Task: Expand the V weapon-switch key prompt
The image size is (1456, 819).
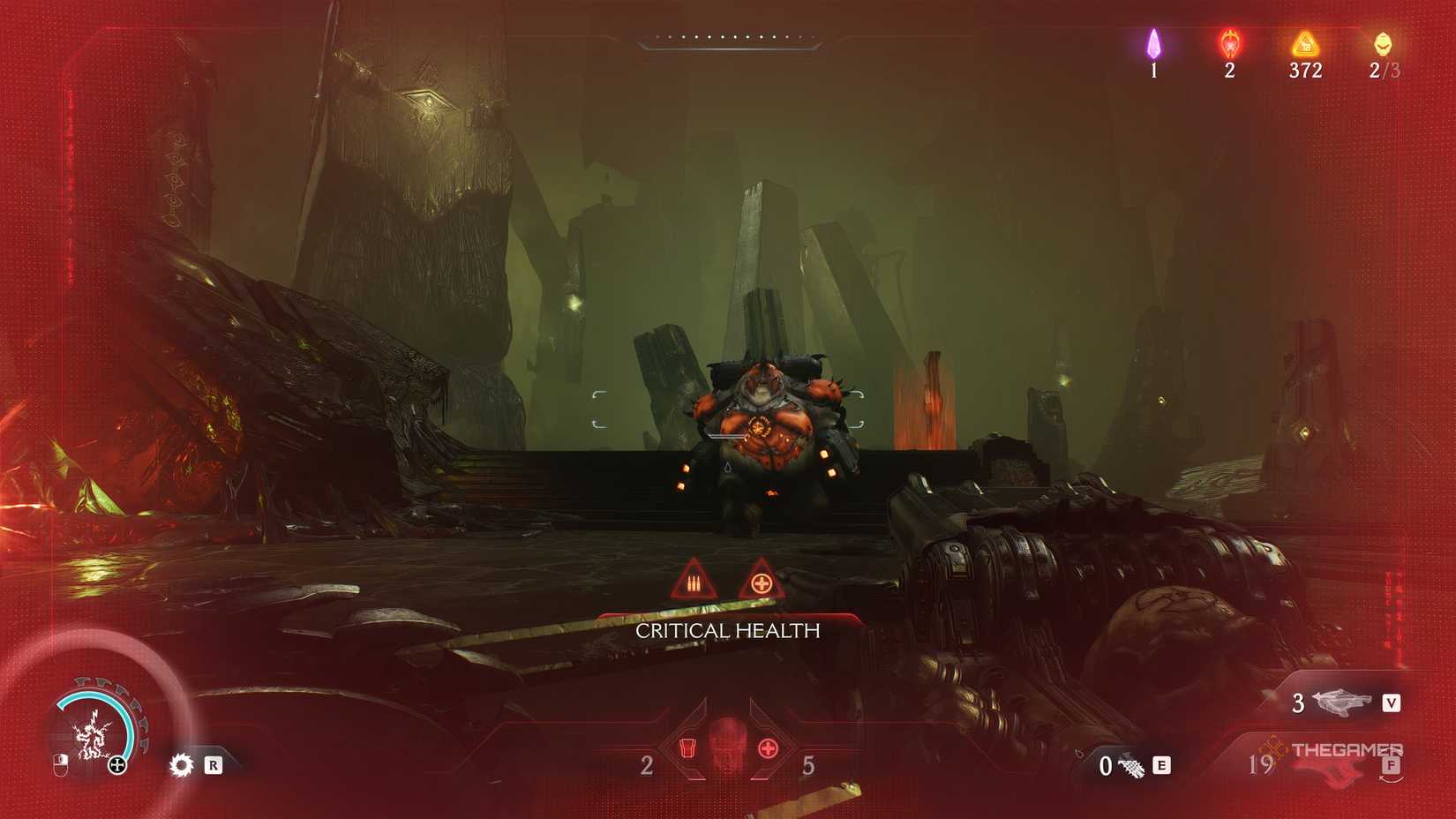Action: pos(1392,703)
